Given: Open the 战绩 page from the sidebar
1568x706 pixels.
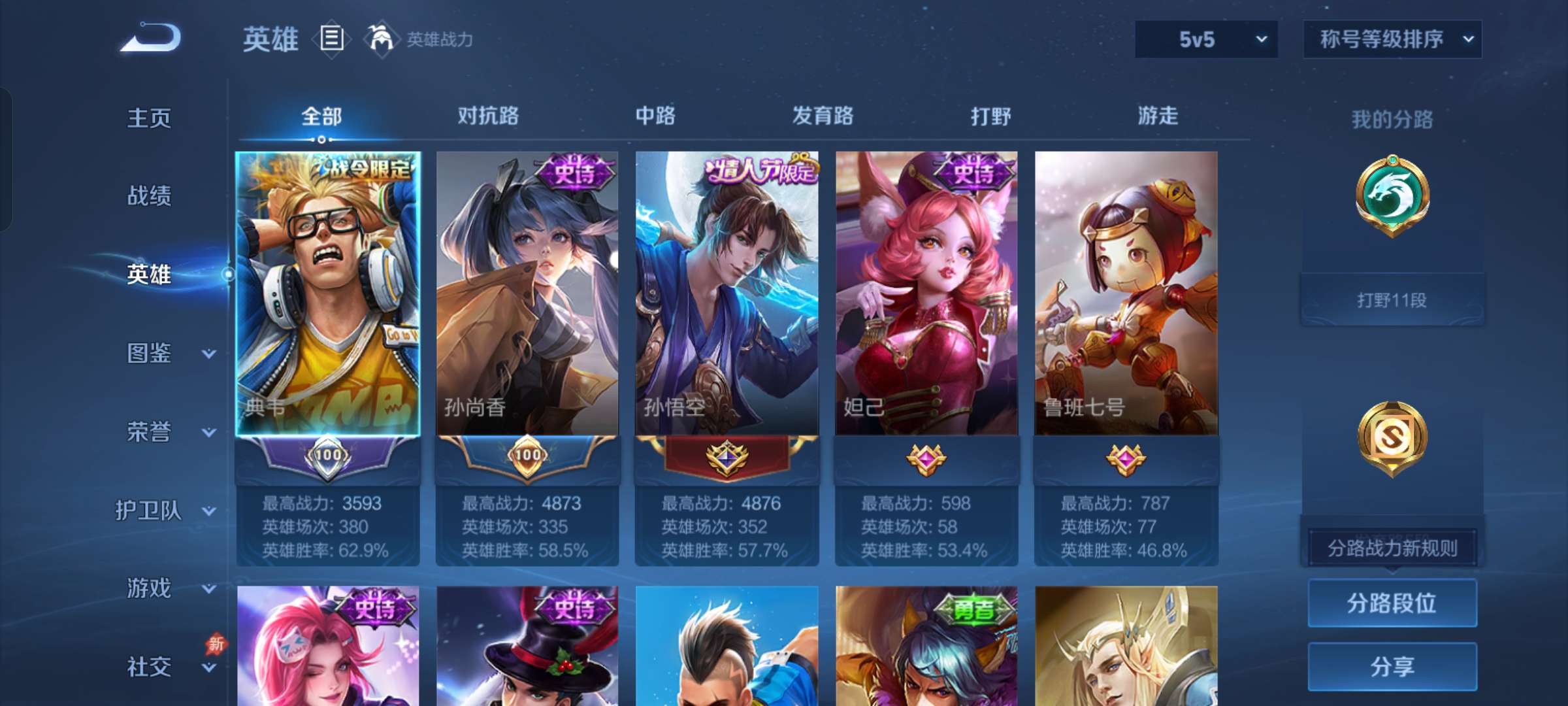Looking at the screenshot, I should click(150, 196).
